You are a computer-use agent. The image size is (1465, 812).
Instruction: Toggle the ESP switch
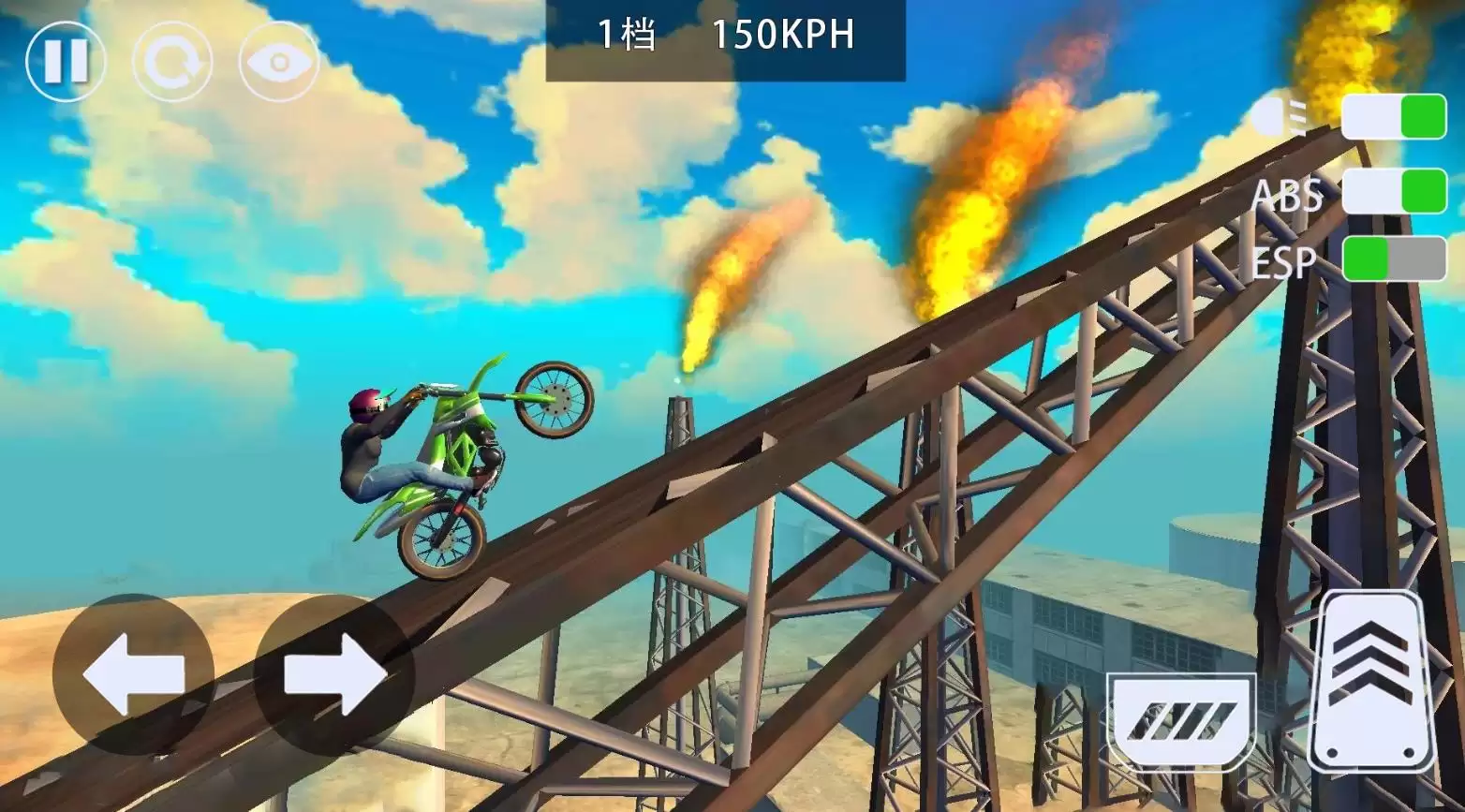pos(1394,259)
